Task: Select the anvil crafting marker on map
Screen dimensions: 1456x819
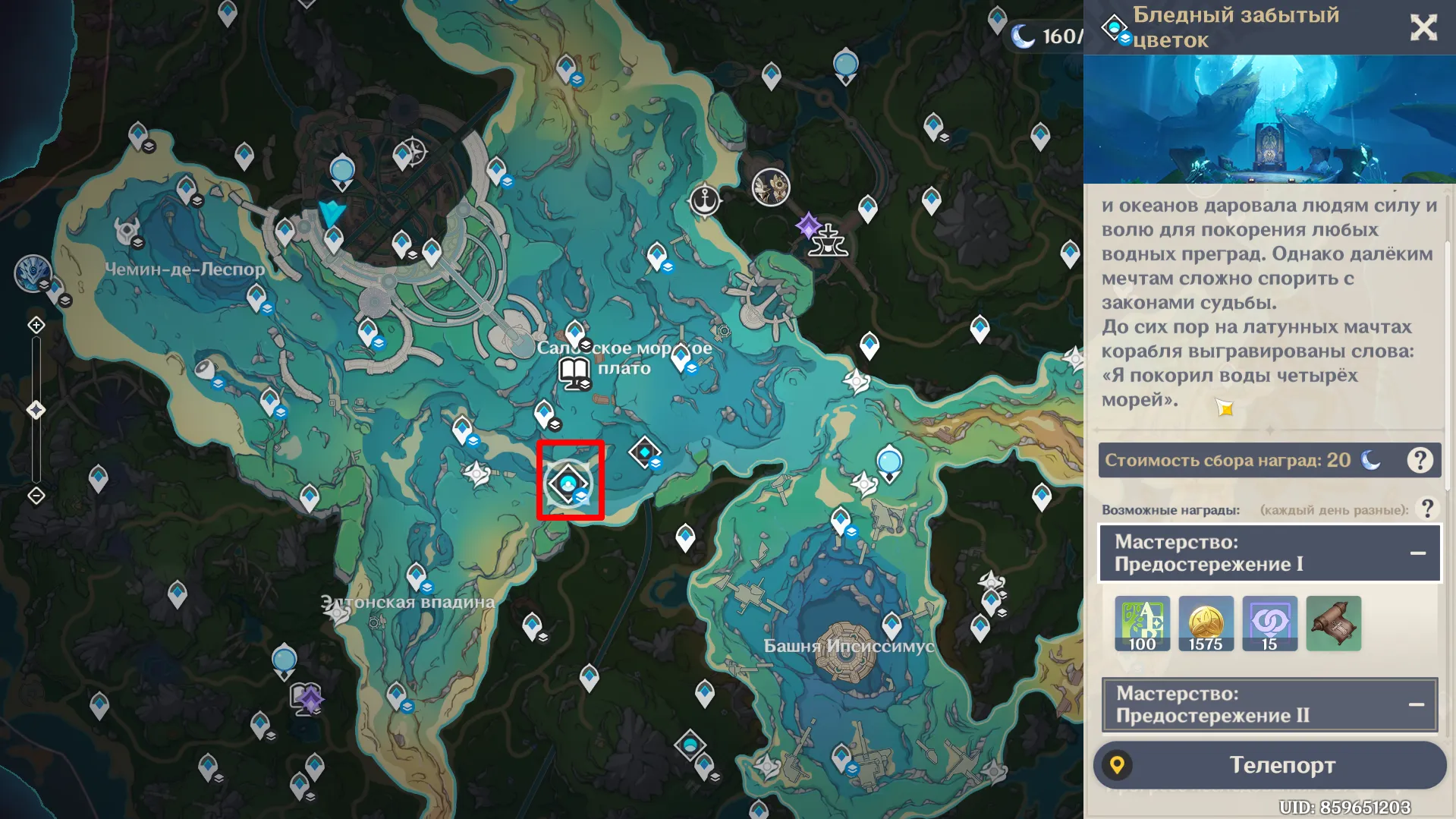Action: tap(828, 241)
